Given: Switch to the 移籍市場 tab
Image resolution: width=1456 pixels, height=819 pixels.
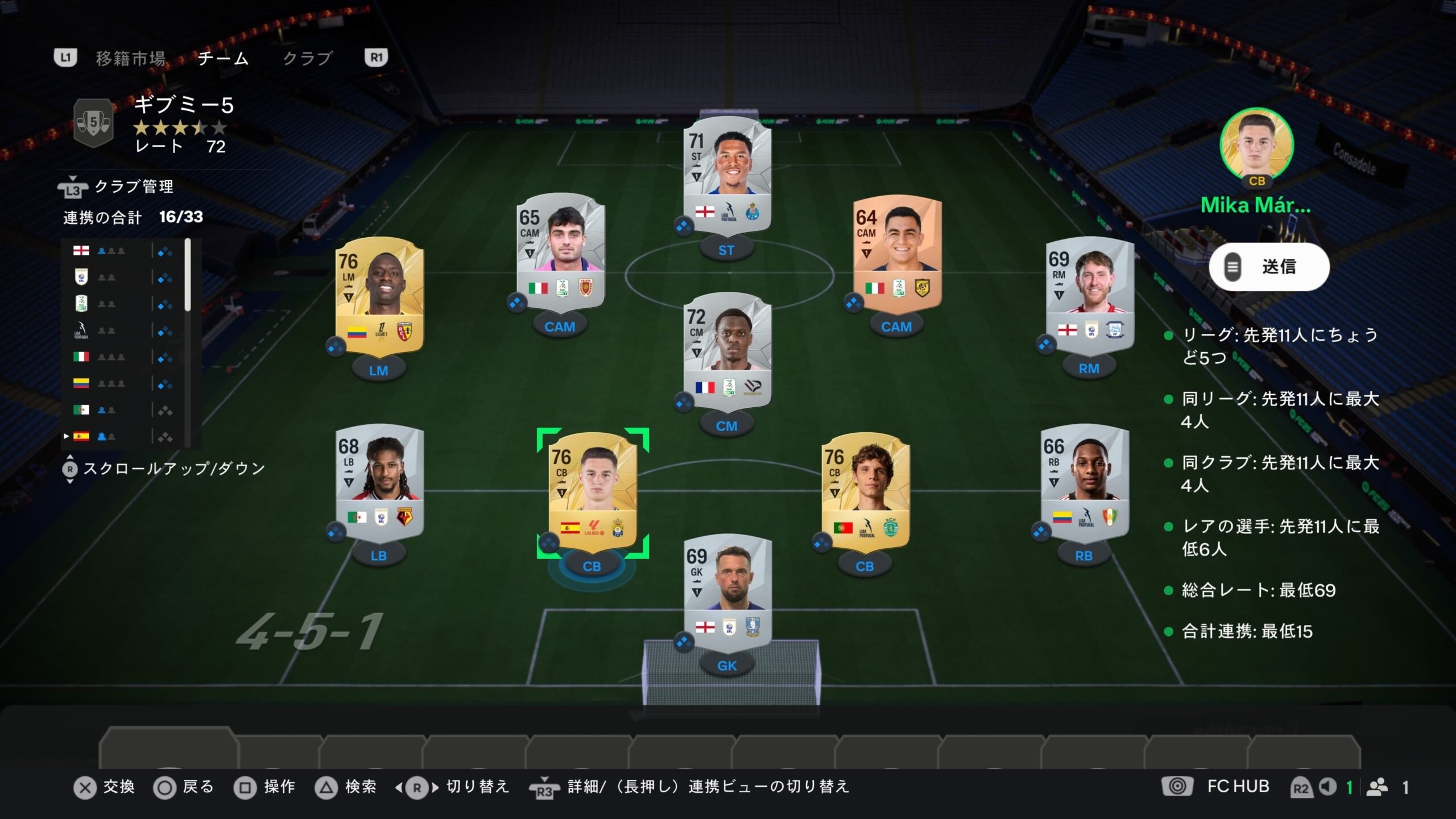Looking at the screenshot, I should [130, 58].
